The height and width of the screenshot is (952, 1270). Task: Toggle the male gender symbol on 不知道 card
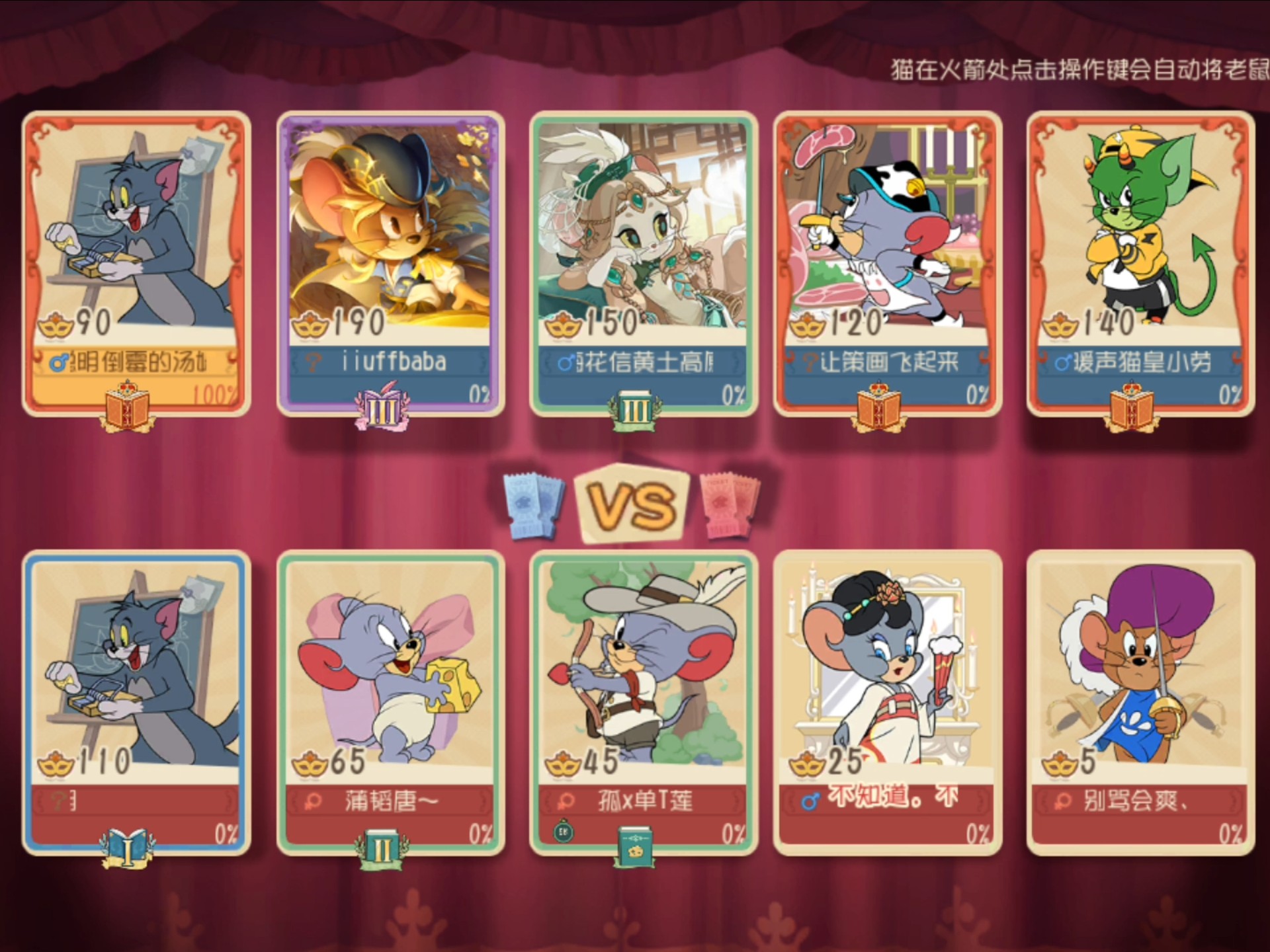(812, 802)
